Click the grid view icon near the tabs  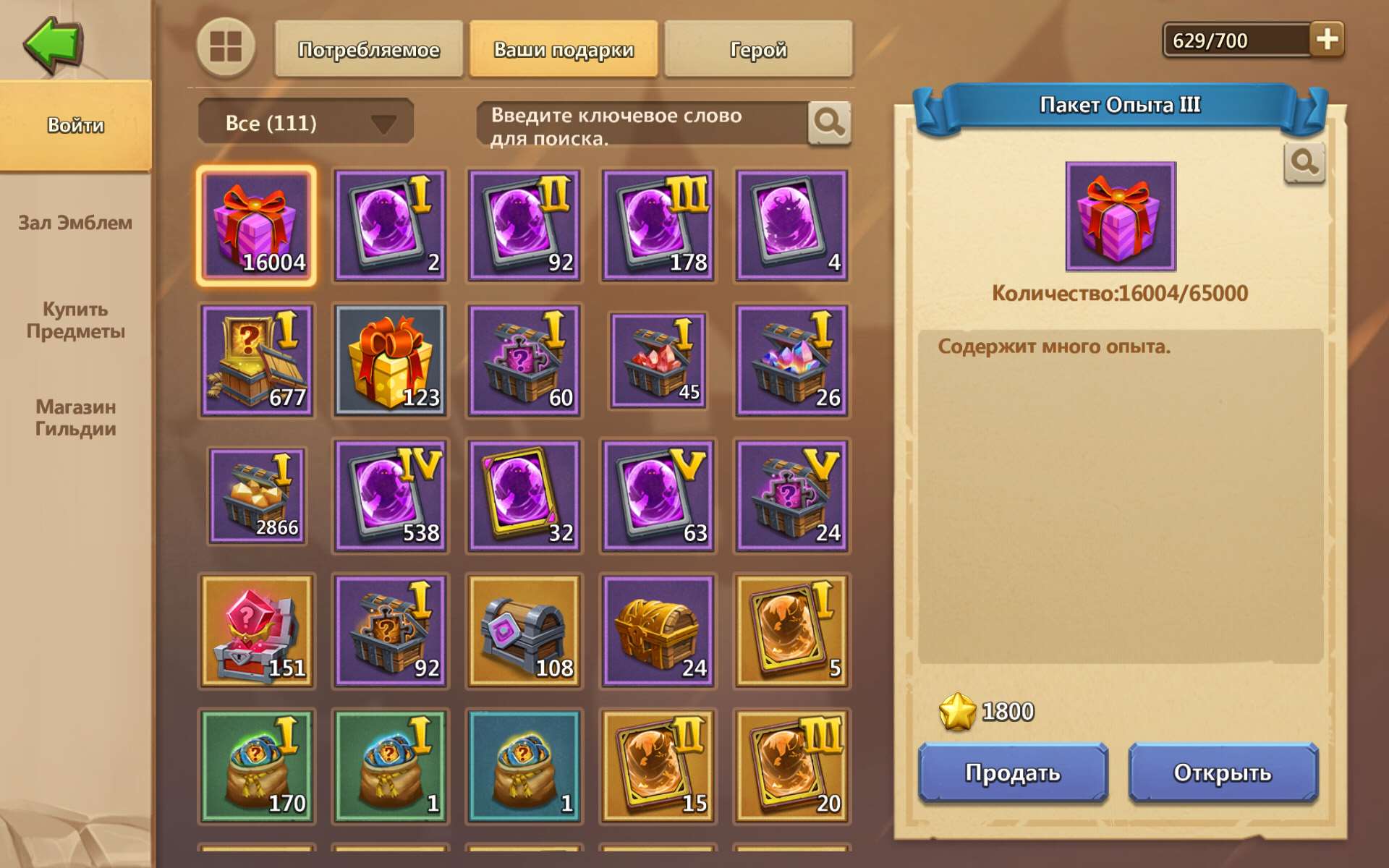tap(225, 49)
